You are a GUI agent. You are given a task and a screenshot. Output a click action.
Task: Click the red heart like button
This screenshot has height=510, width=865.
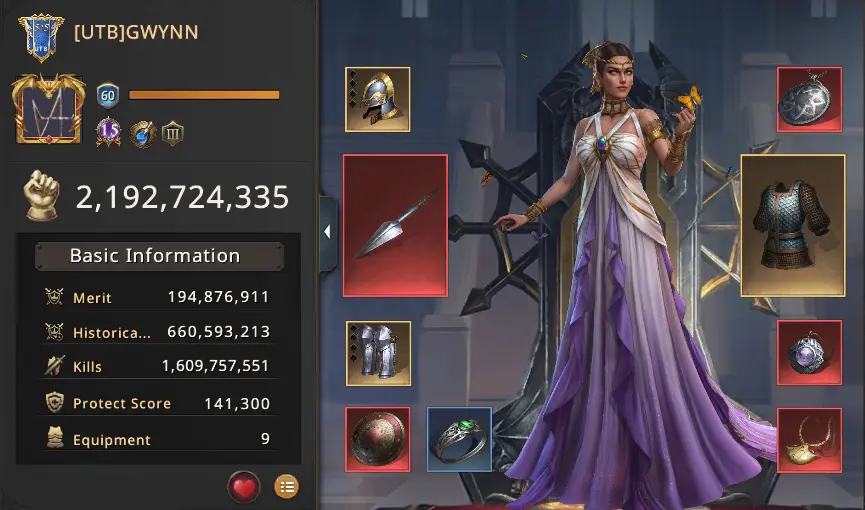point(244,487)
